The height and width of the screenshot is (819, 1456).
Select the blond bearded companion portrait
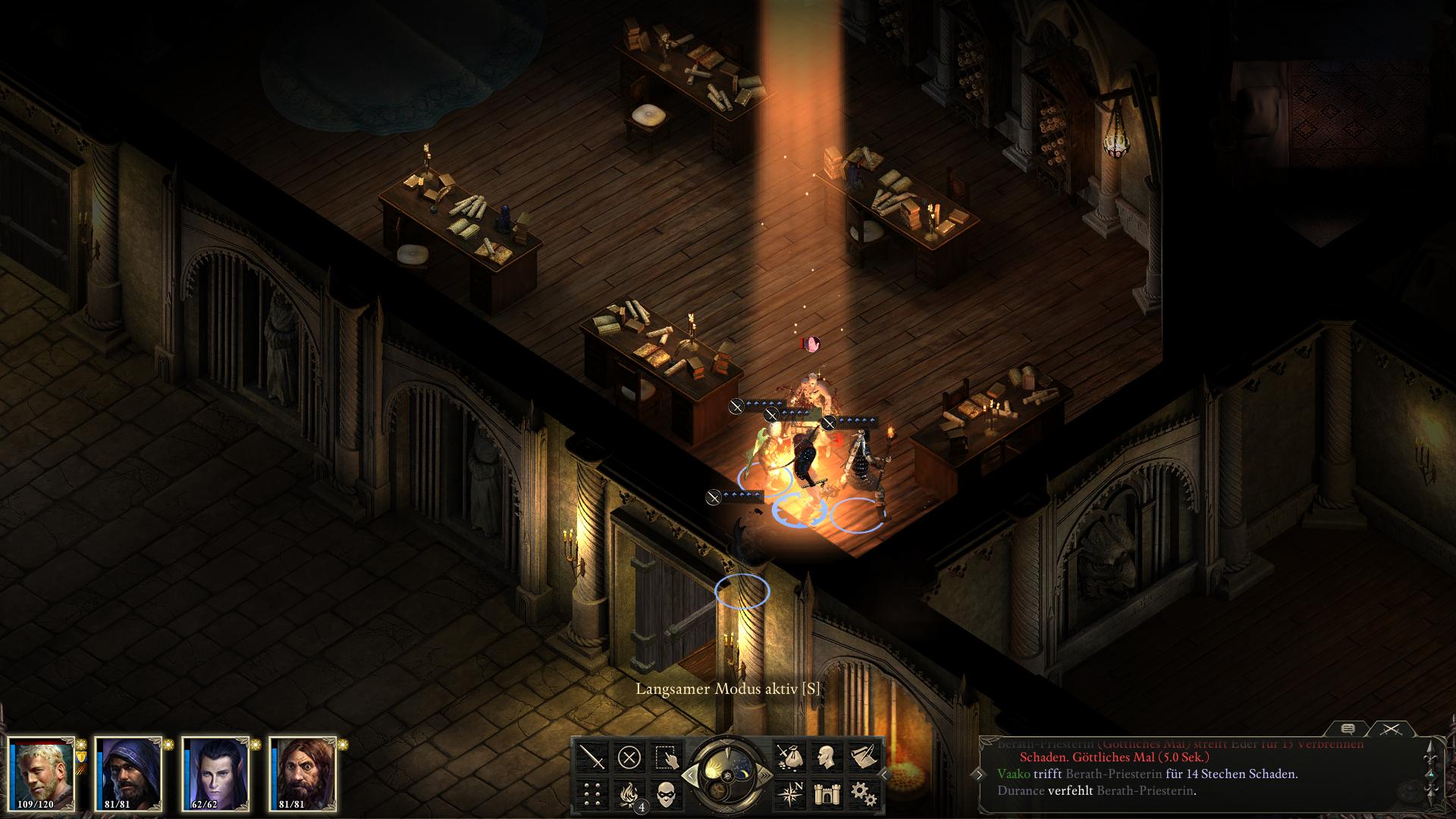coord(42,773)
